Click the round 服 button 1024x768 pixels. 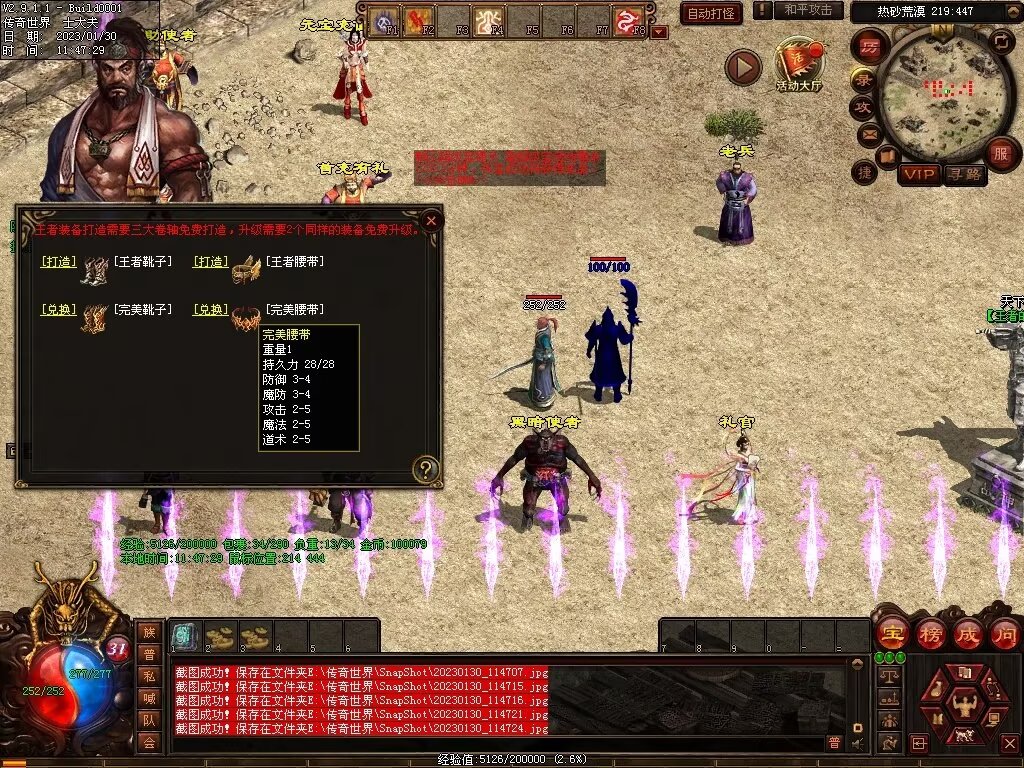pyautogui.click(x=1001, y=153)
